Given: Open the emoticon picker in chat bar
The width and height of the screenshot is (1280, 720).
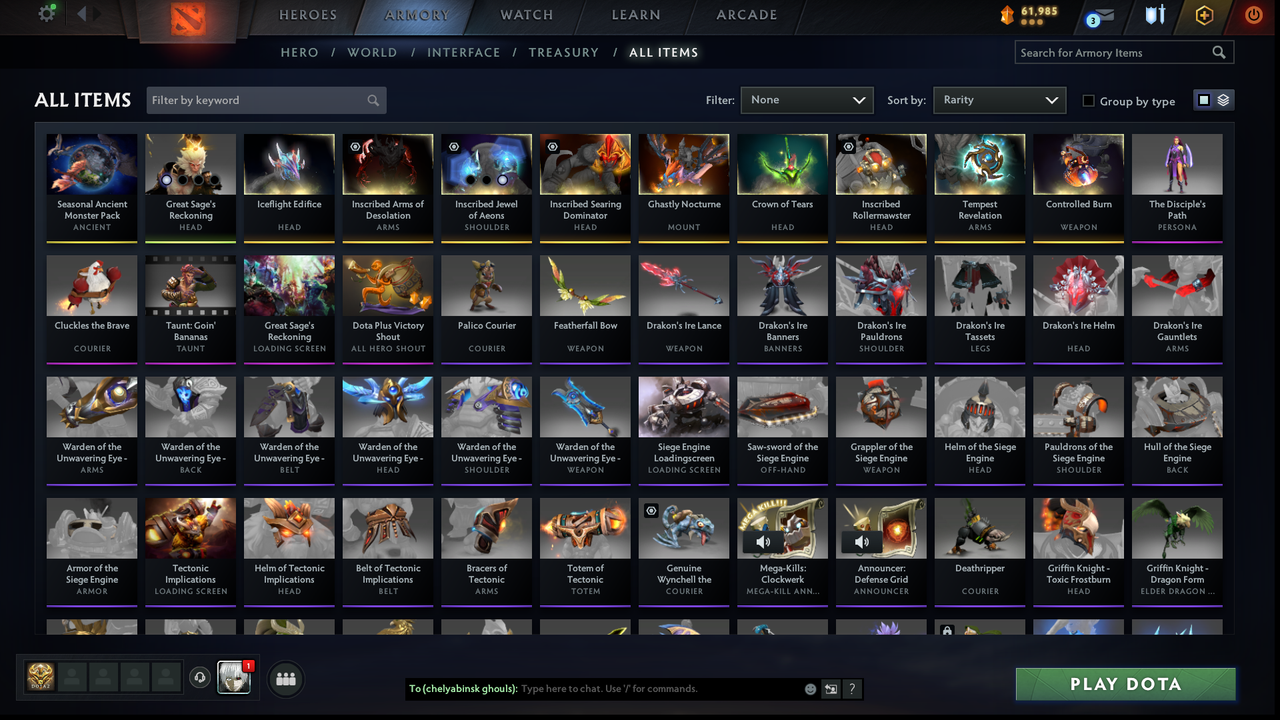Looking at the screenshot, I should (x=810, y=689).
